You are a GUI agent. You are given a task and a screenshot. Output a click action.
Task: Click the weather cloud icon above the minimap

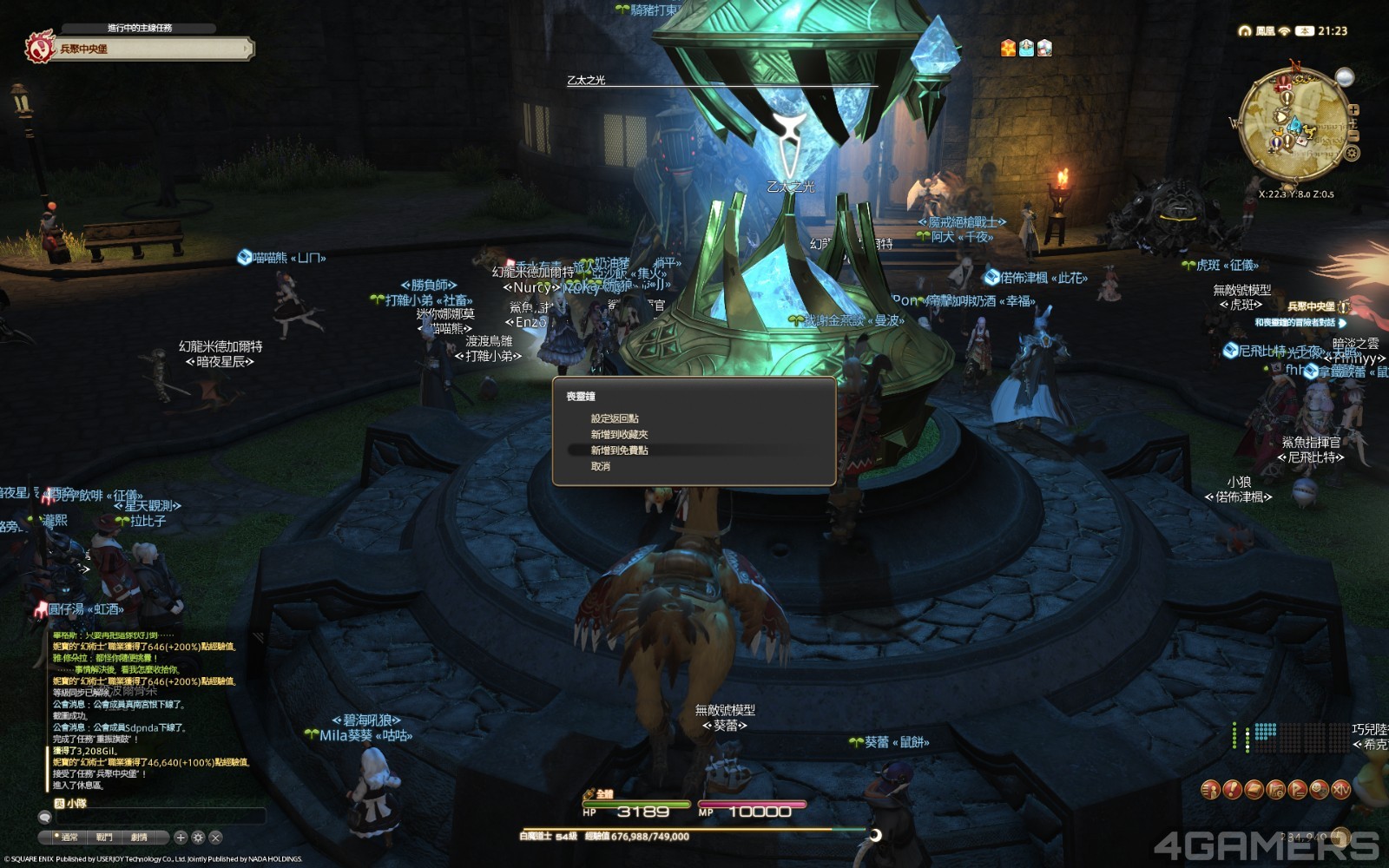1345,77
